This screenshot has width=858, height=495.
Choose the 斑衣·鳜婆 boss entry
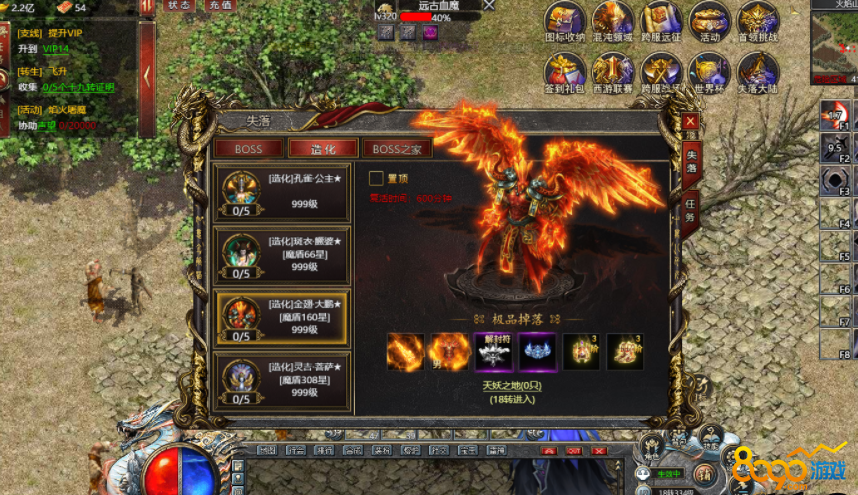click(283, 255)
